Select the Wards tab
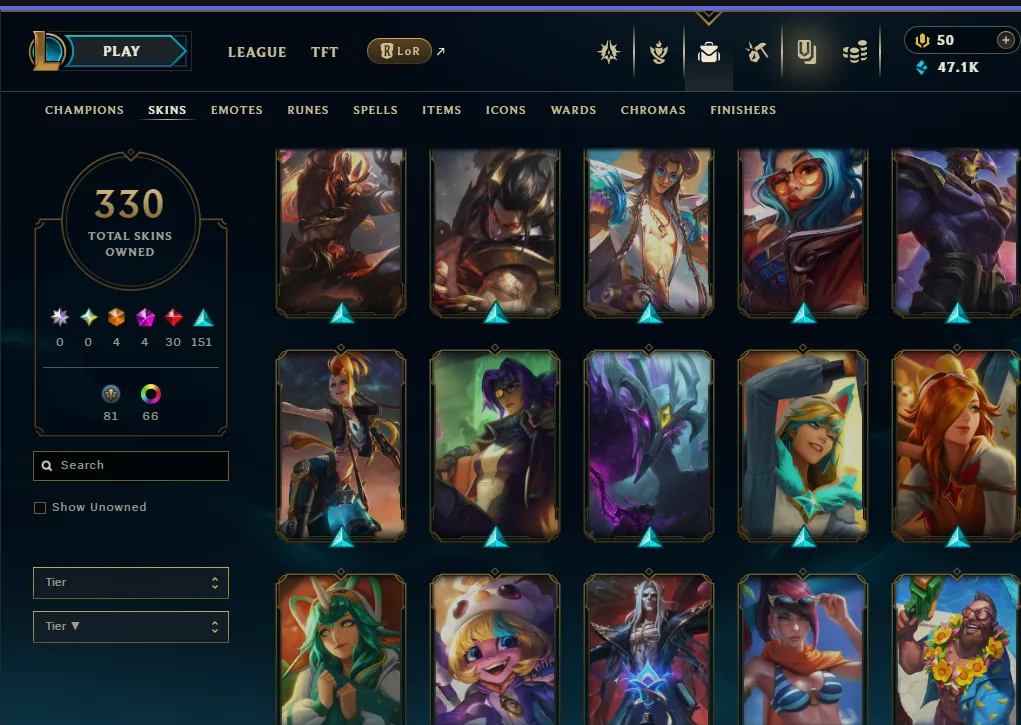The image size is (1021, 725). [x=573, y=110]
